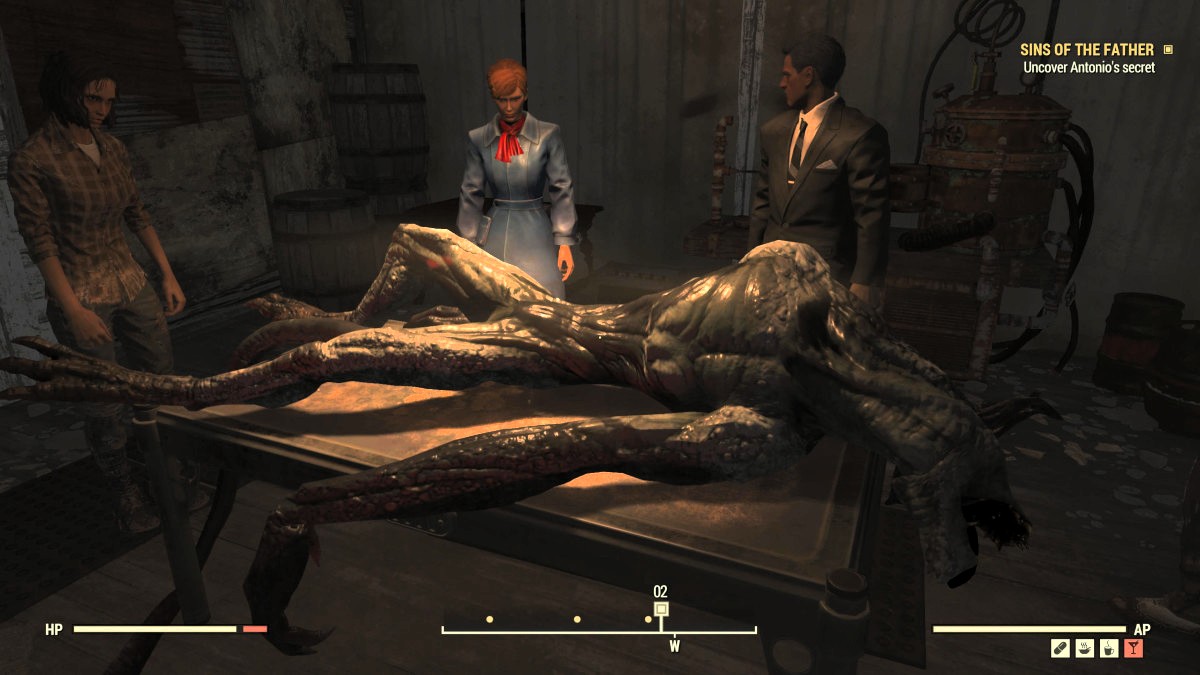Open the Sins of the Father quest tracker
The image size is (1200, 675).
coord(1086,49)
